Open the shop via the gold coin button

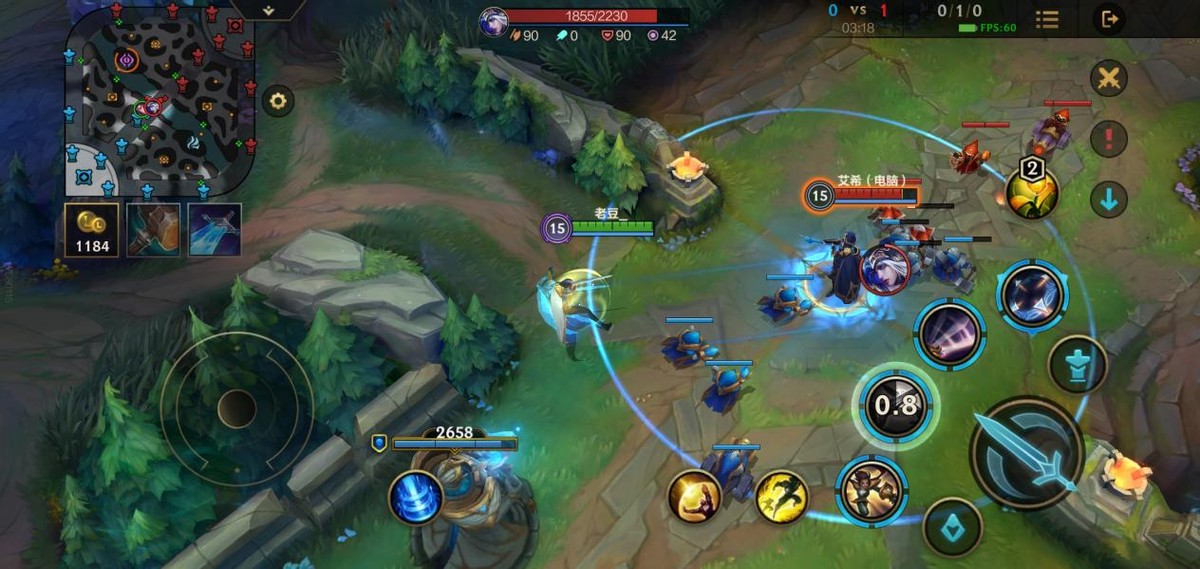(x=92, y=229)
